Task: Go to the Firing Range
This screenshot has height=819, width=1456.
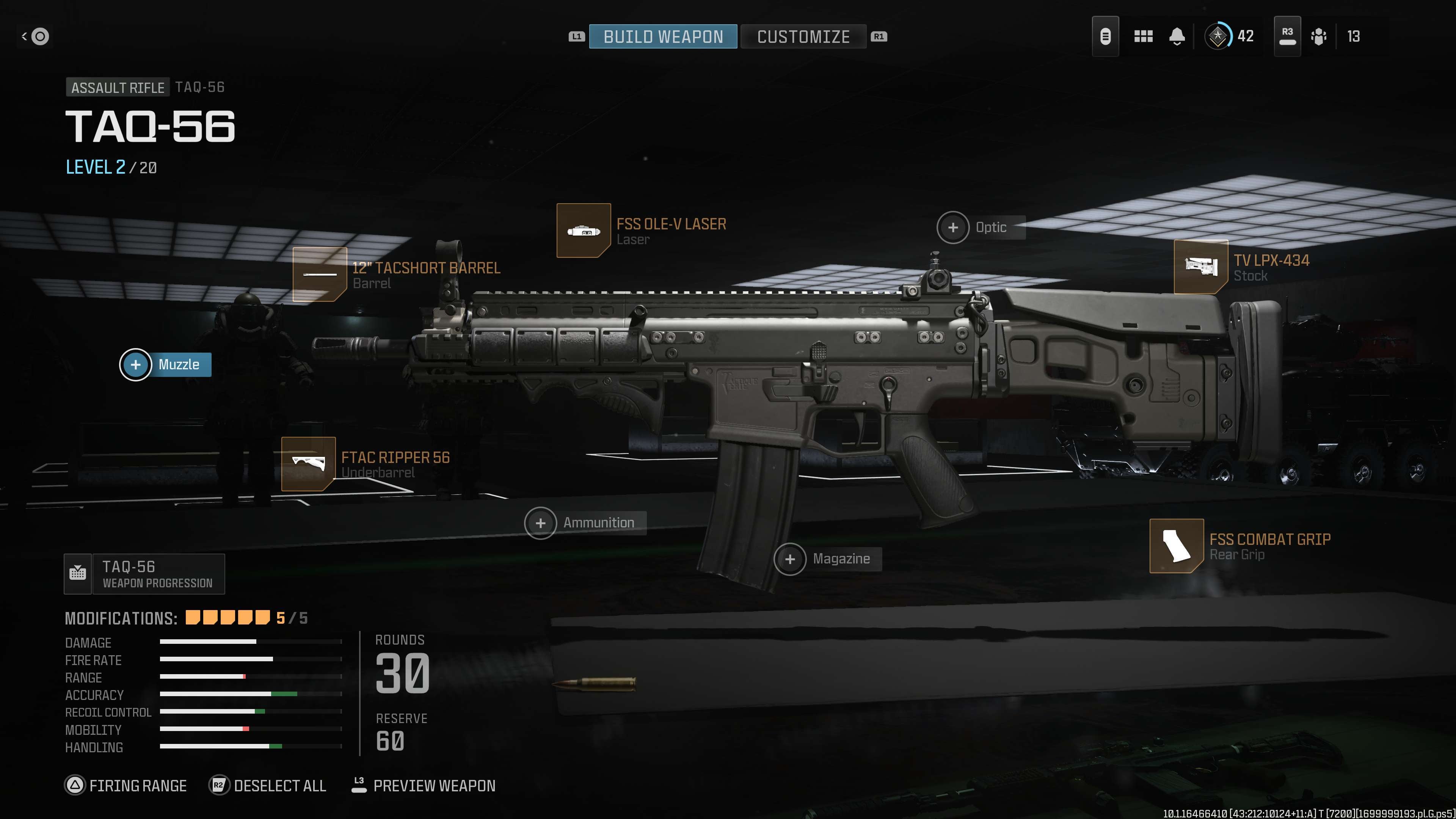Action: pyautogui.click(x=126, y=786)
